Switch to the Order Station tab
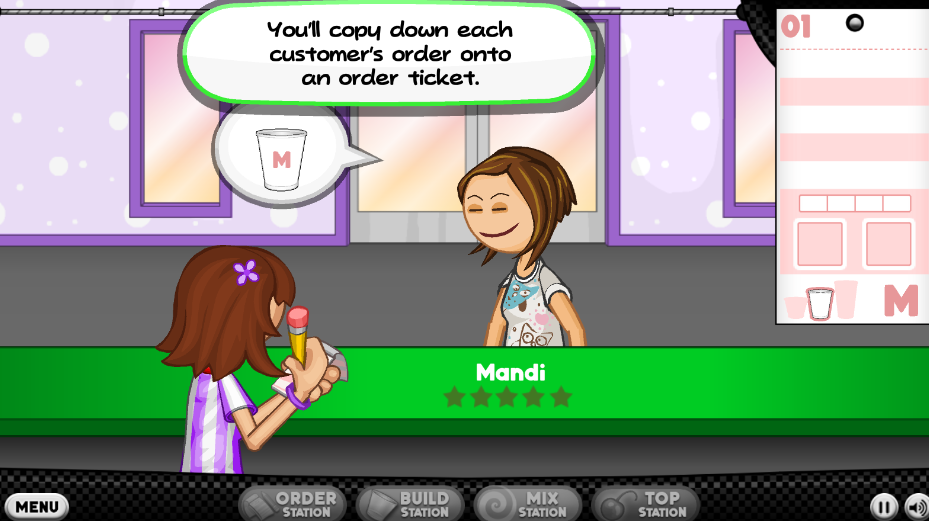Viewport: 929px width, 521px height. 292,504
